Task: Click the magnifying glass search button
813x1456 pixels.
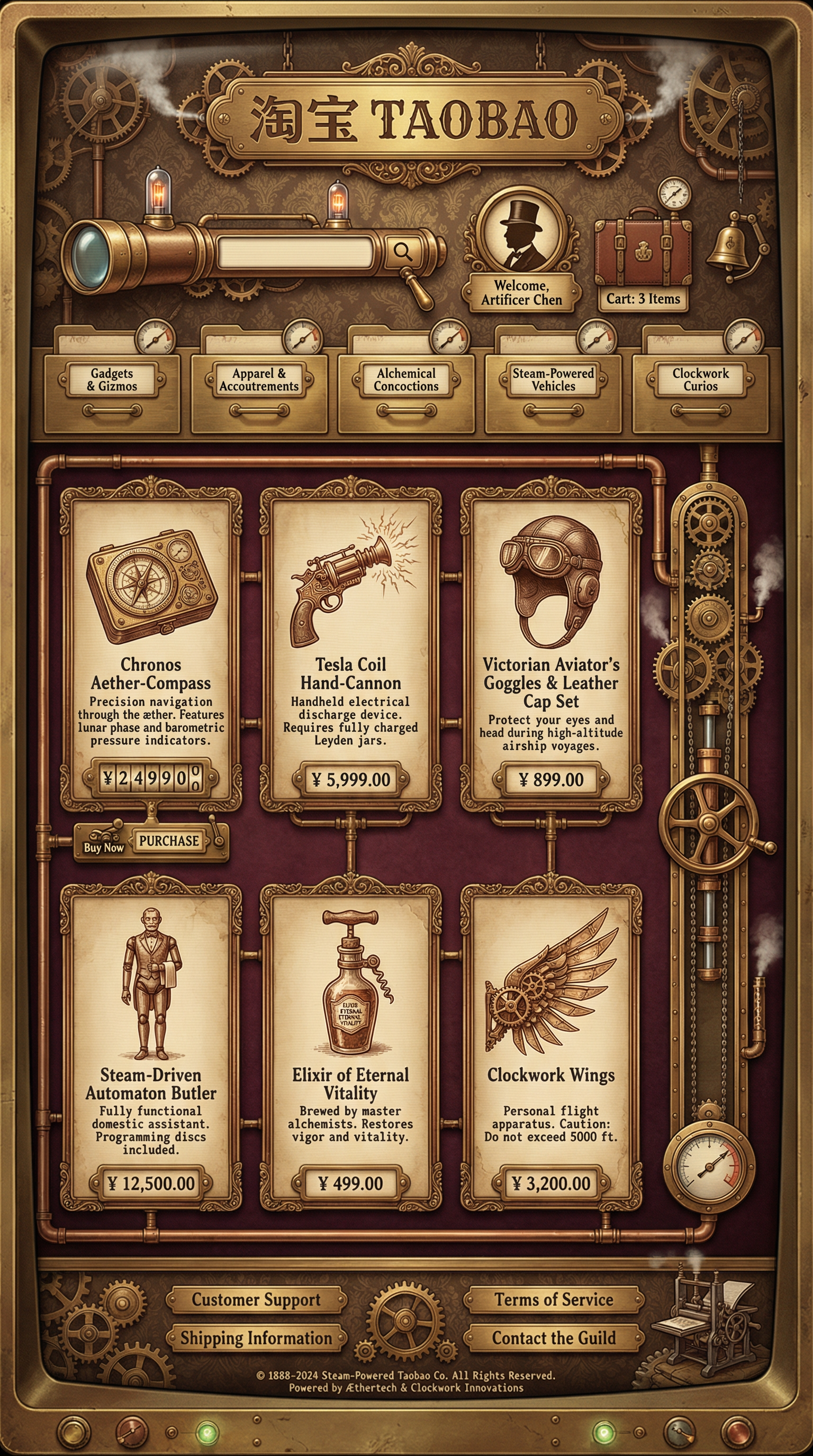Action: [x=403, y=251]
